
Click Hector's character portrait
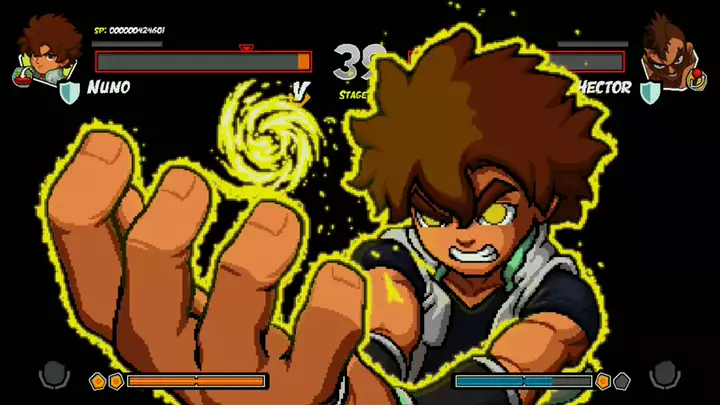[668, 50]
